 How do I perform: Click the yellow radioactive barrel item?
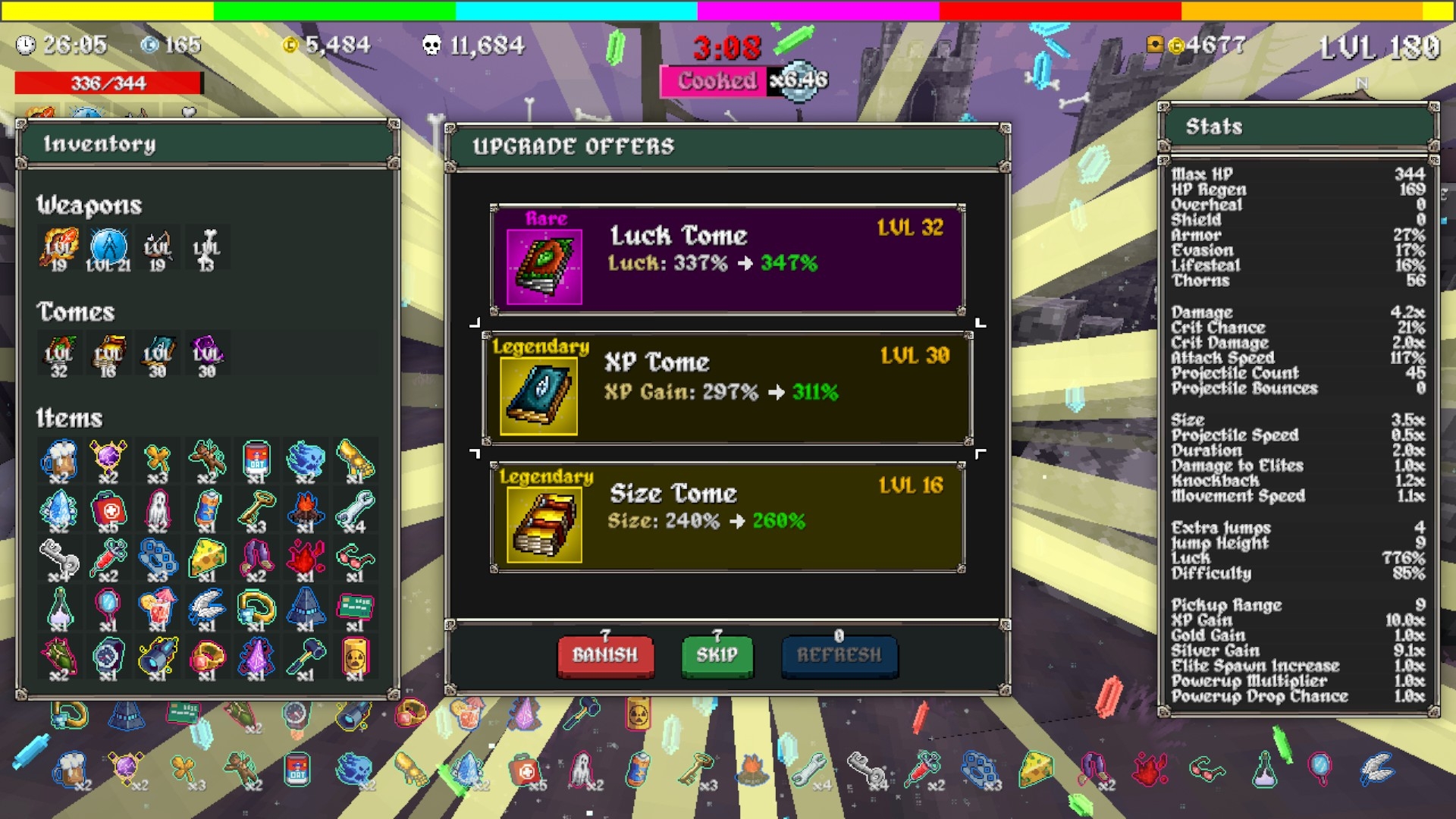[355, 657]
